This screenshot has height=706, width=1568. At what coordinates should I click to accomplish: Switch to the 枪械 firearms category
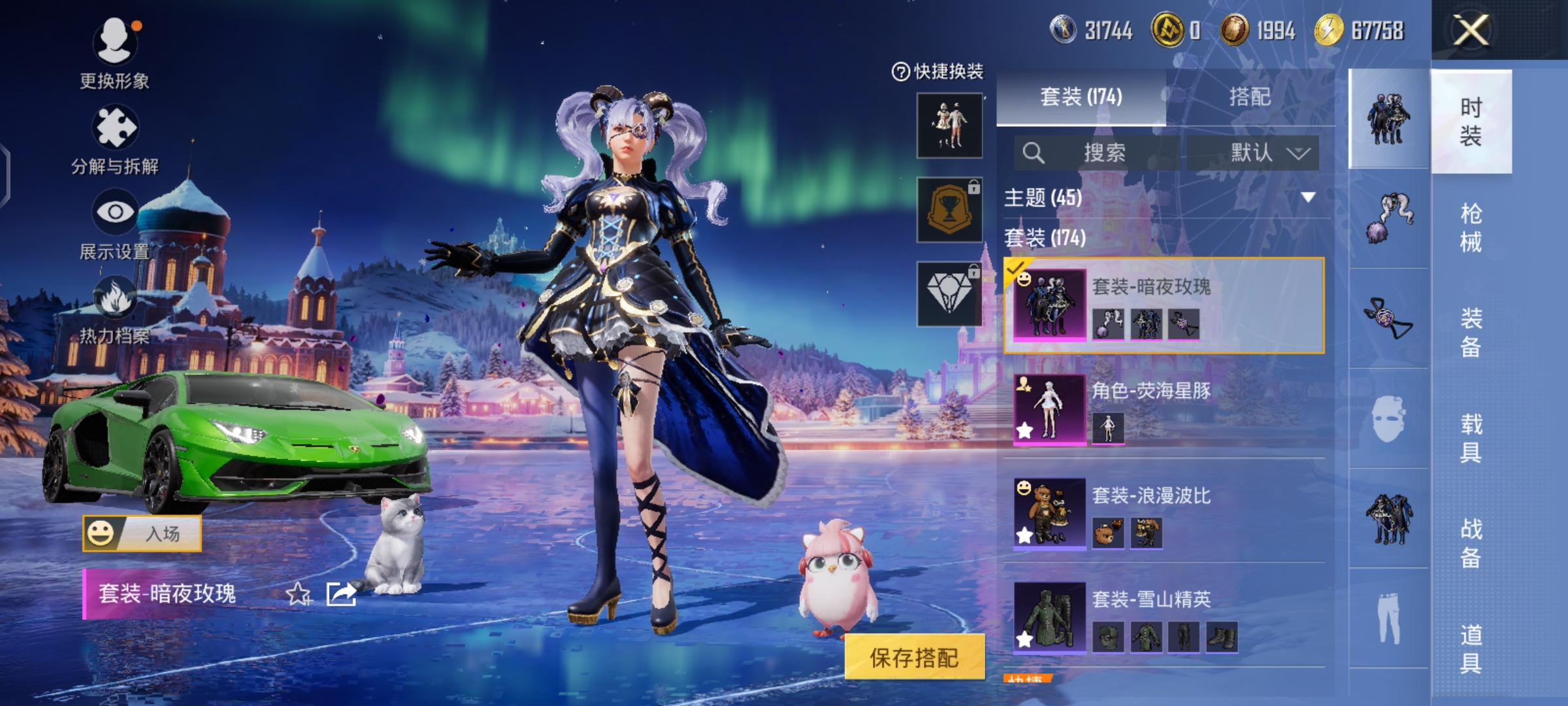[x=1471, y=227]
